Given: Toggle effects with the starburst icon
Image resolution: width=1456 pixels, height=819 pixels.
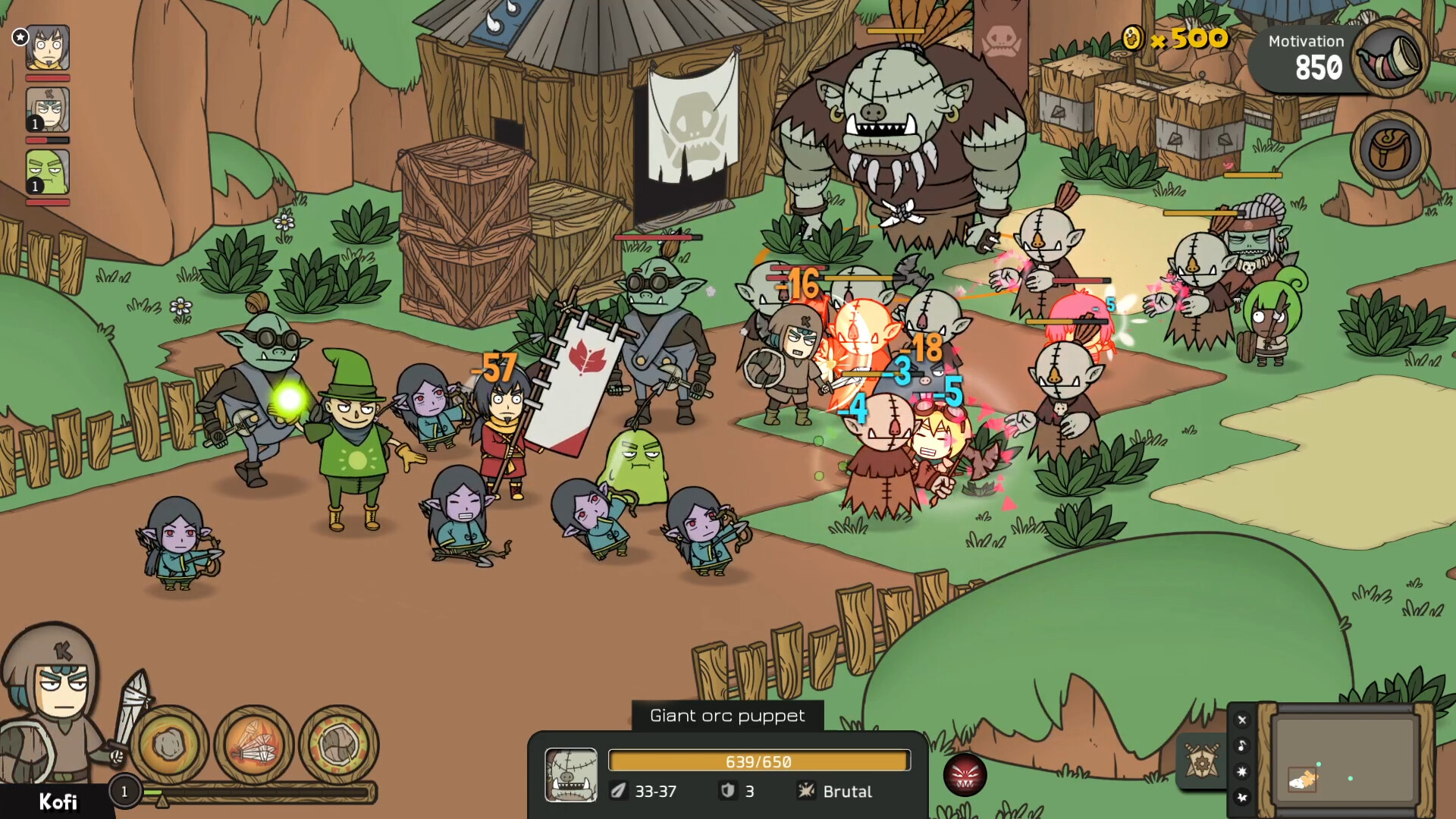Looking at the screenshot, I should coord(1241,771).
